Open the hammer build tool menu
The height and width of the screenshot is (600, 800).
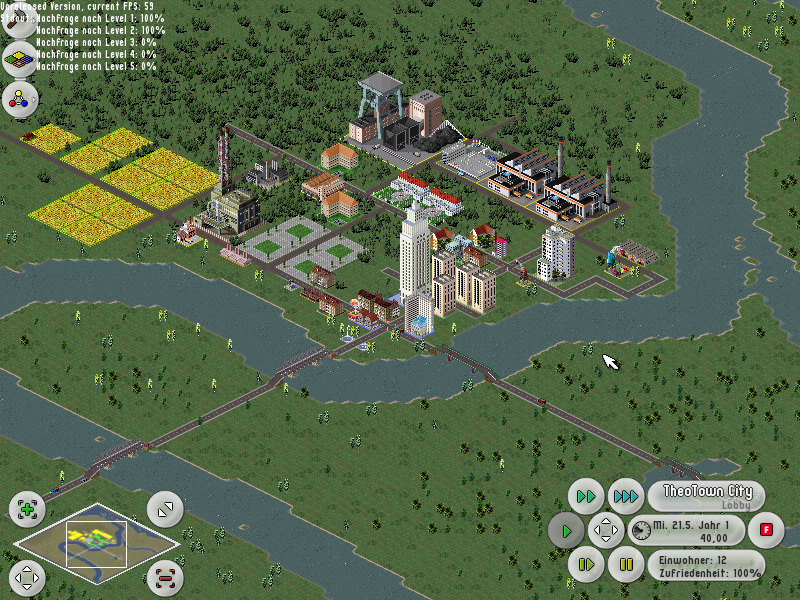click(19, 24)
